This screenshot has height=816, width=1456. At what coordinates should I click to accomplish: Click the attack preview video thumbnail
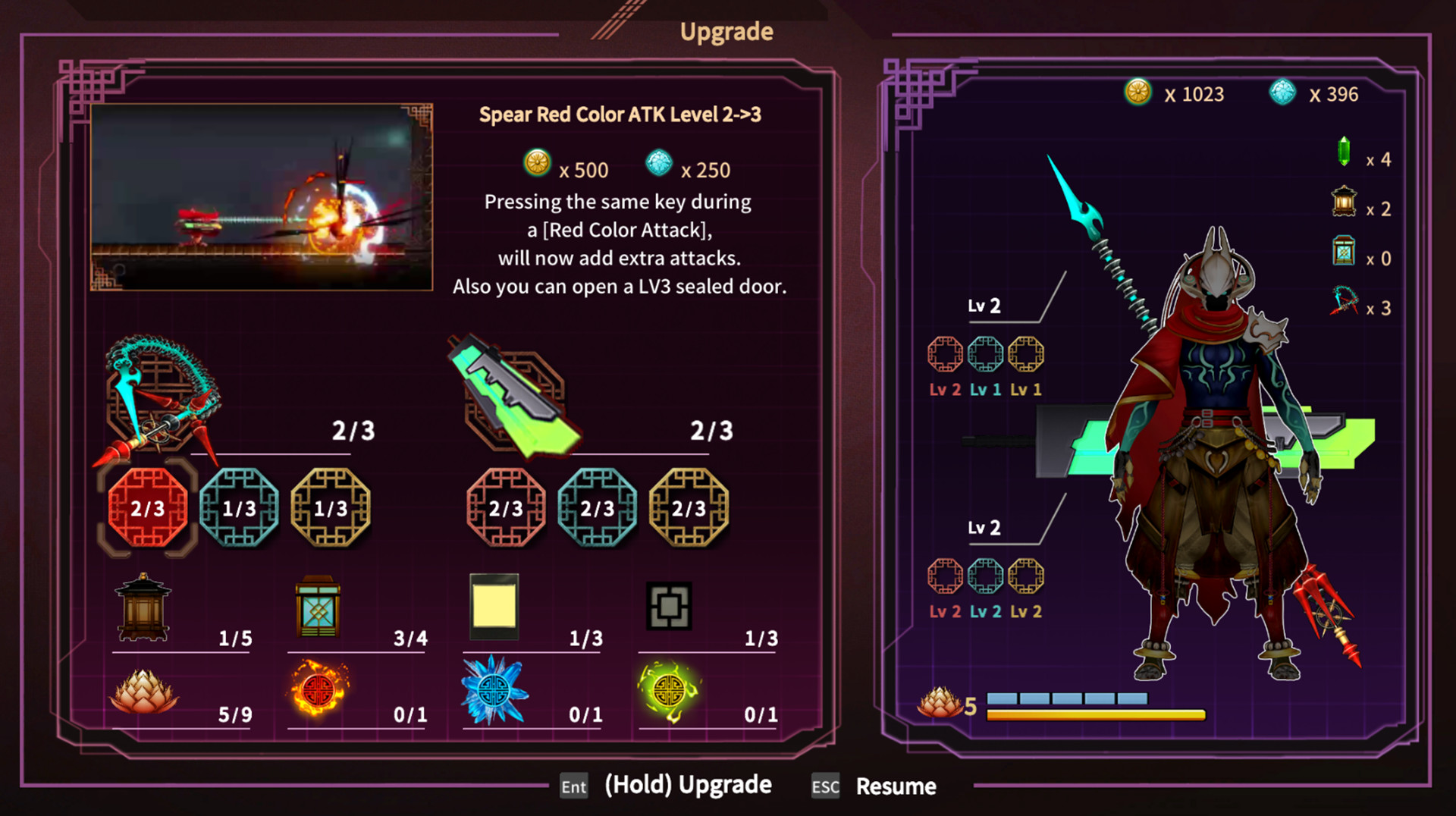coord(264,196)
